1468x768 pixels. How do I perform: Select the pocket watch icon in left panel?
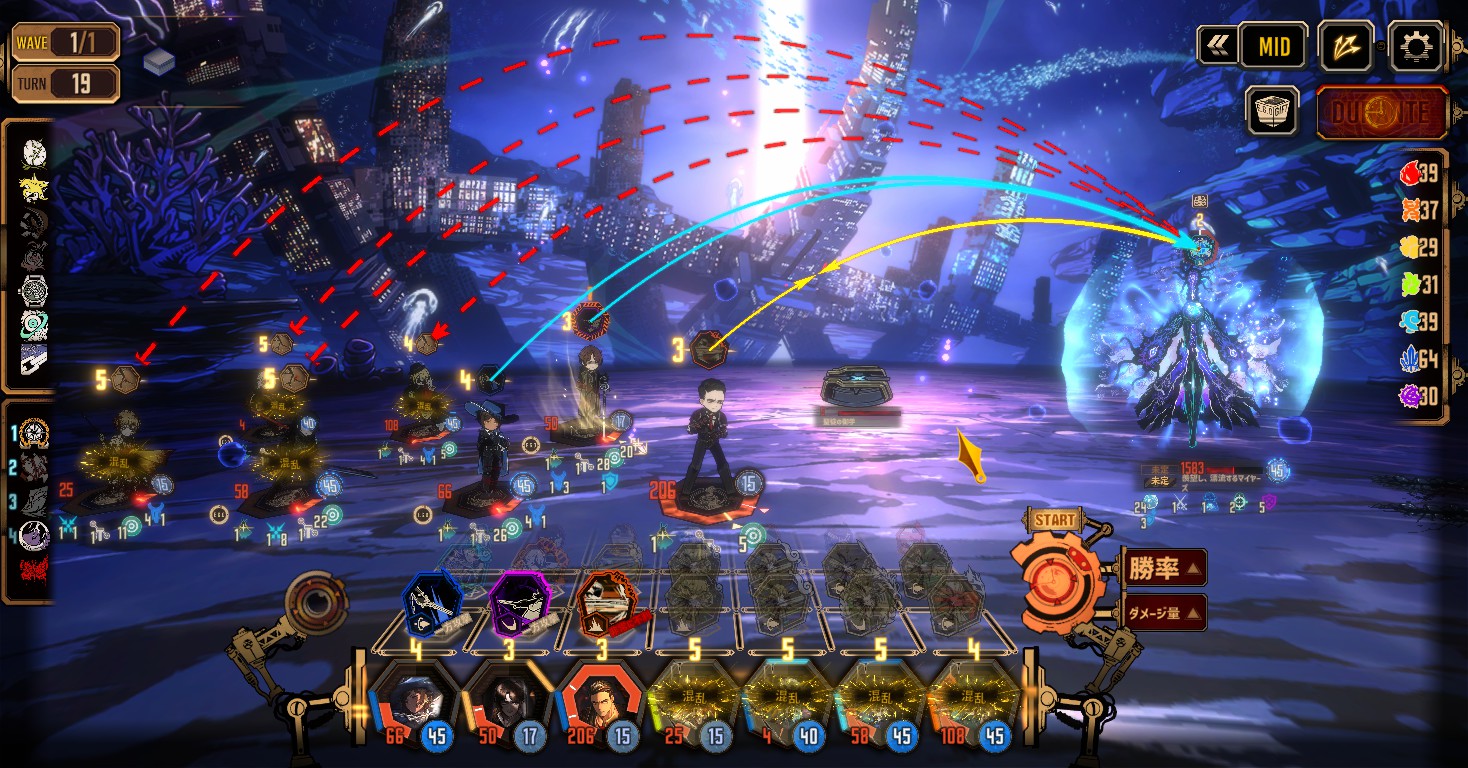click(34, 291)
